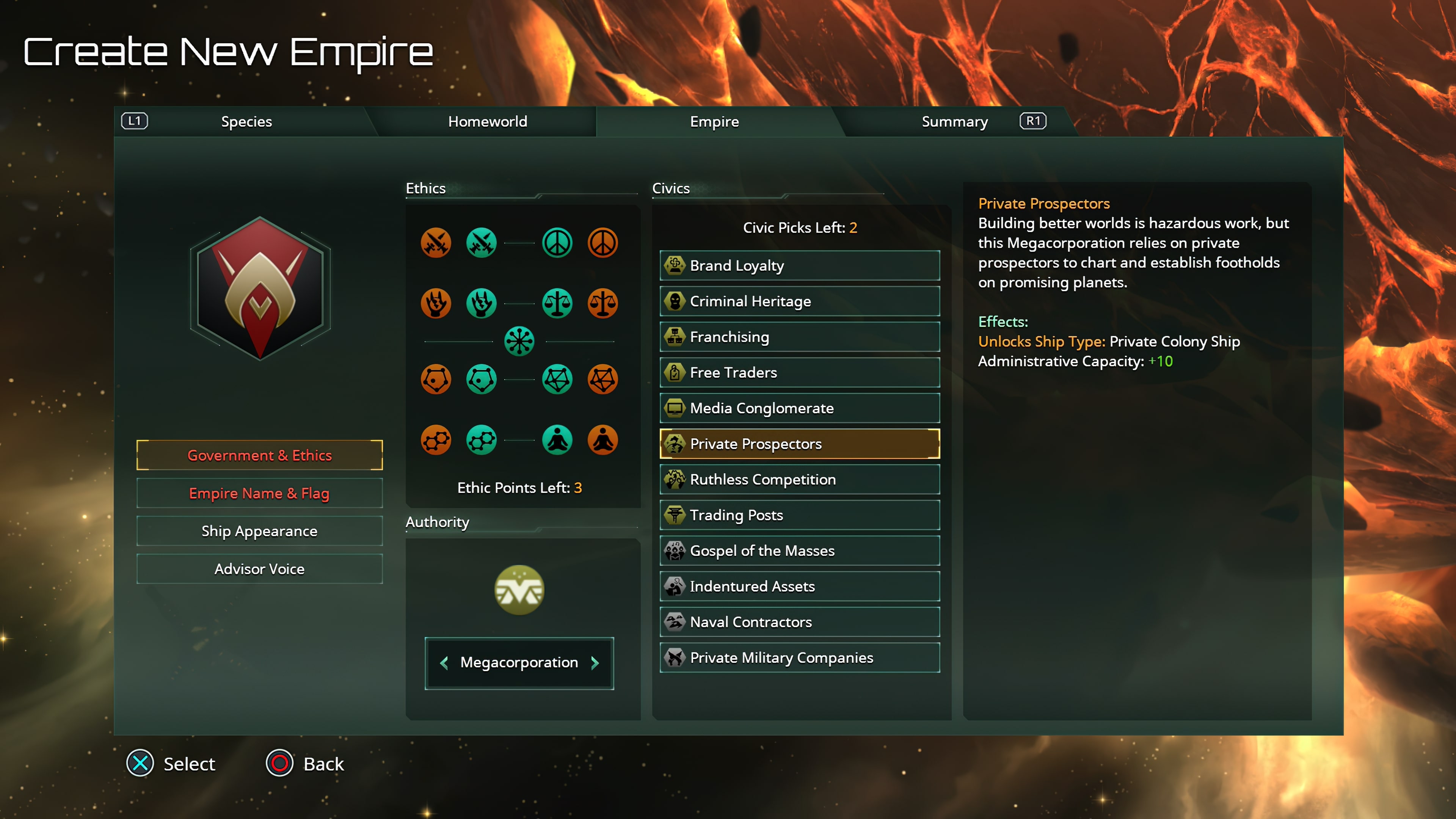Open the Advisor Voice selection
The height and width of the screenshot is (819, 1456).
259,569
